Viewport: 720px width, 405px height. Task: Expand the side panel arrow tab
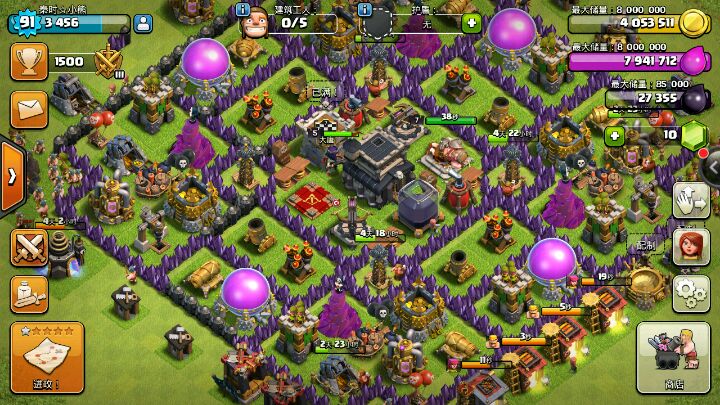tap(11, 176)
